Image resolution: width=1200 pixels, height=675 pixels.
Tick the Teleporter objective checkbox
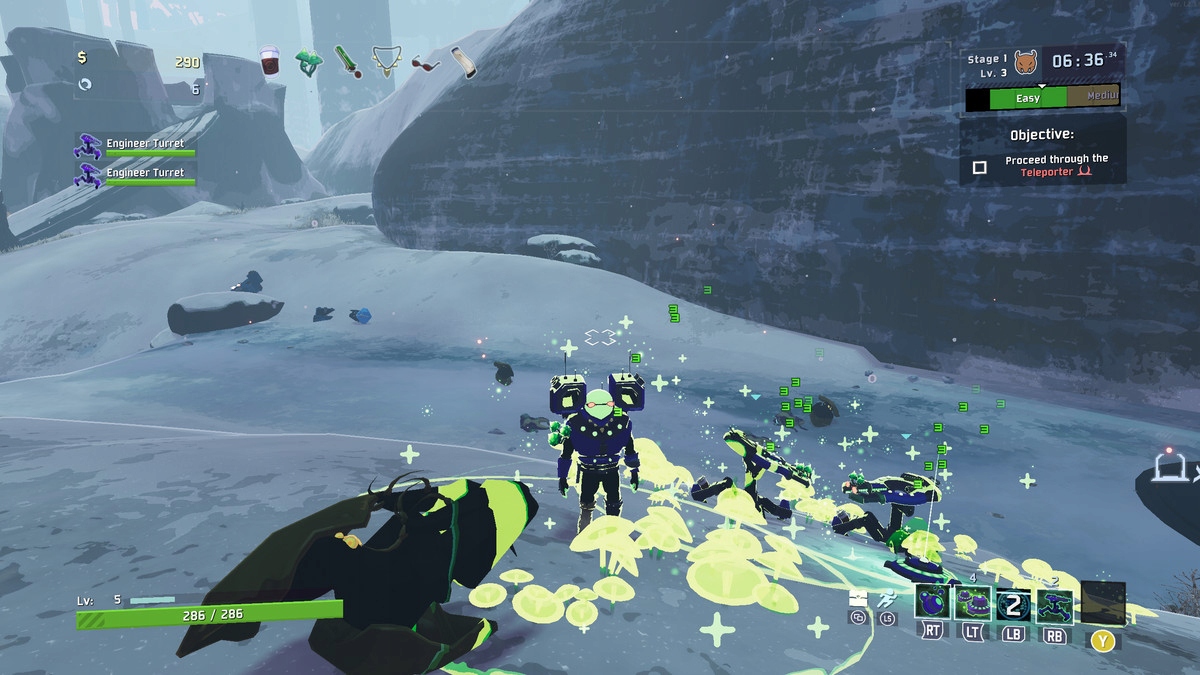click(980, 167)
